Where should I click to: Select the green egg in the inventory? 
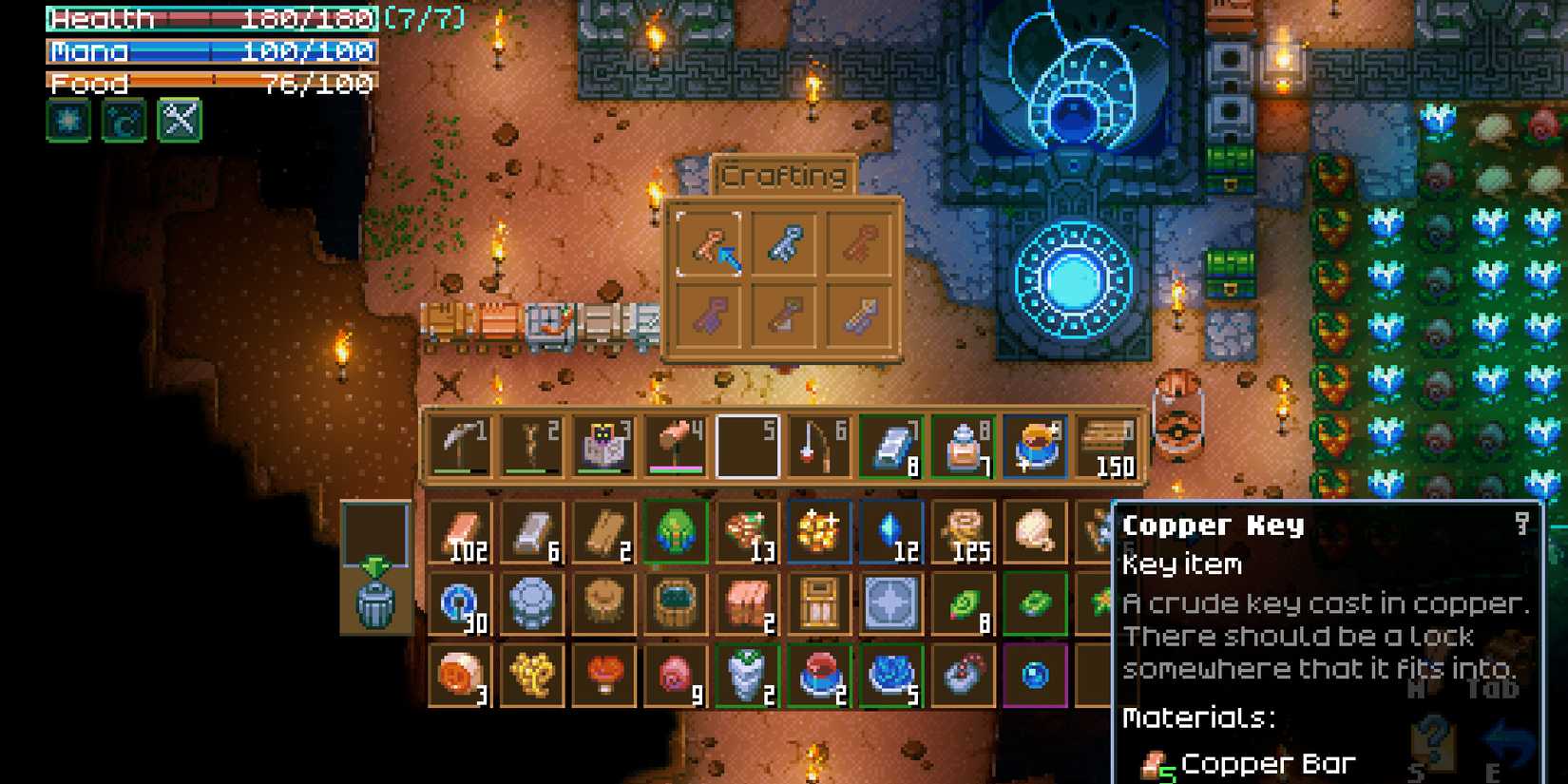(x=675, y=532)
